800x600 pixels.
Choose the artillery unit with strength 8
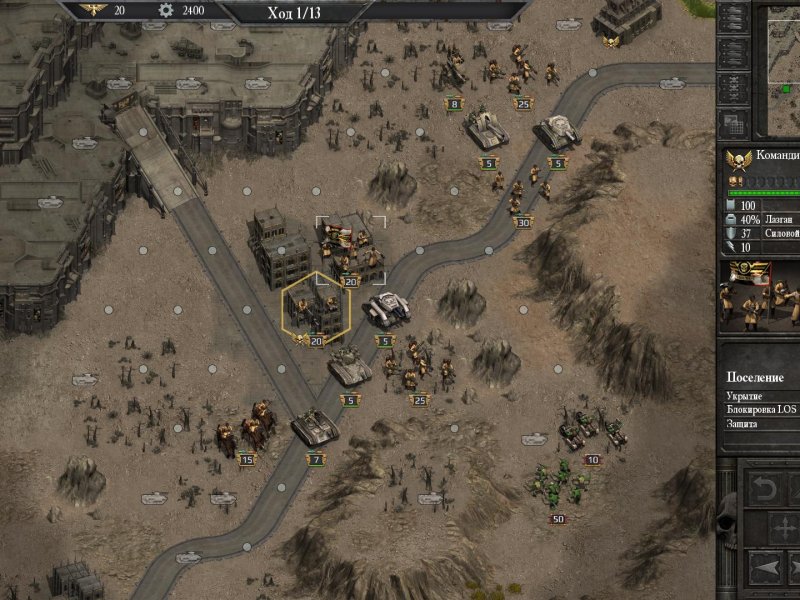point(453,73)
